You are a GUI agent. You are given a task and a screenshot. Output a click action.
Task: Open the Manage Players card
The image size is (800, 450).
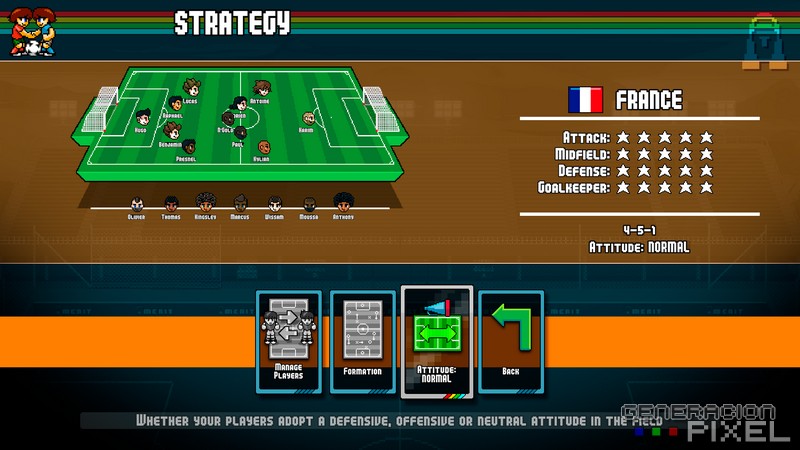pos(288,341)
